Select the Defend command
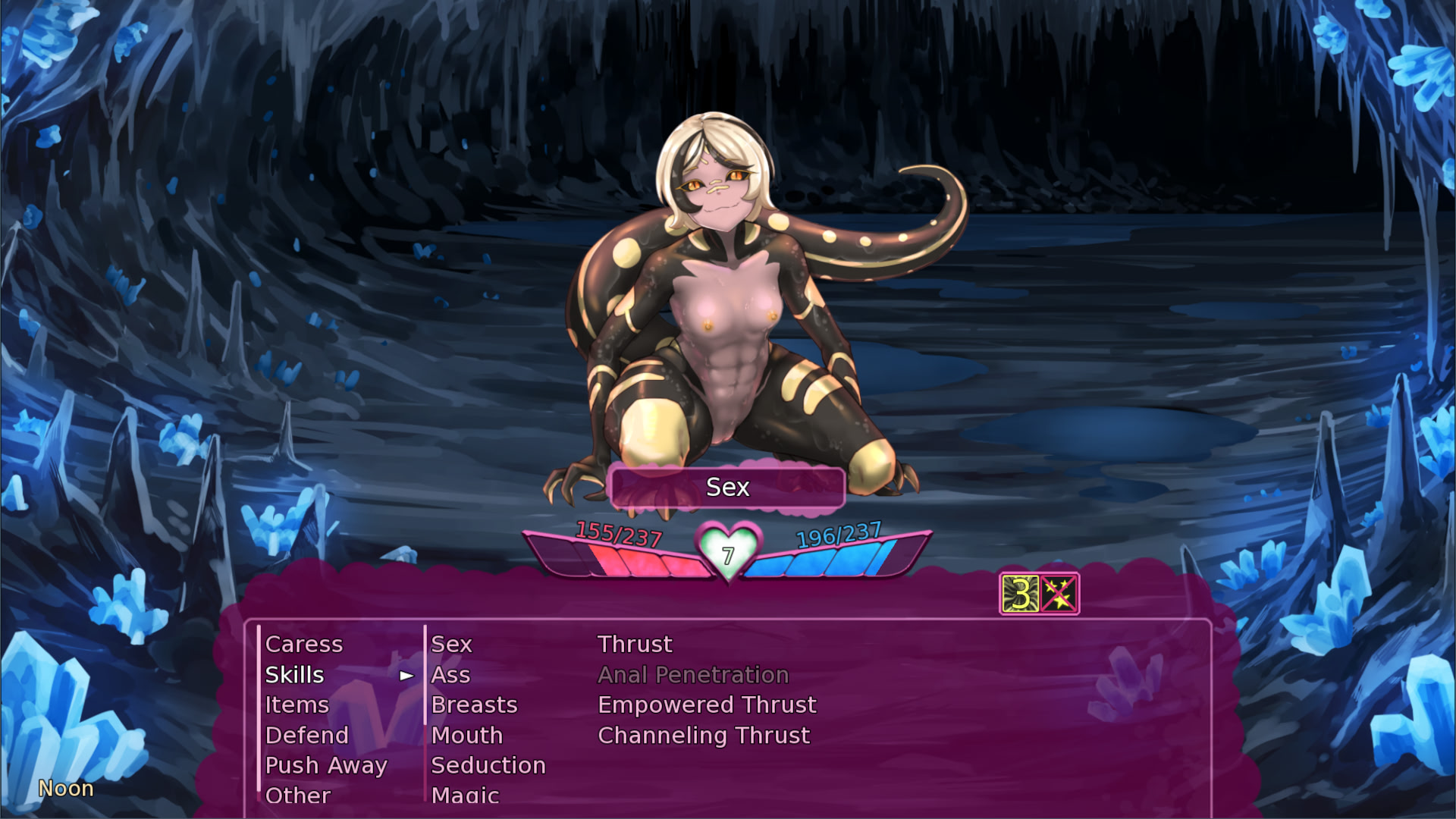 [307, 736]
